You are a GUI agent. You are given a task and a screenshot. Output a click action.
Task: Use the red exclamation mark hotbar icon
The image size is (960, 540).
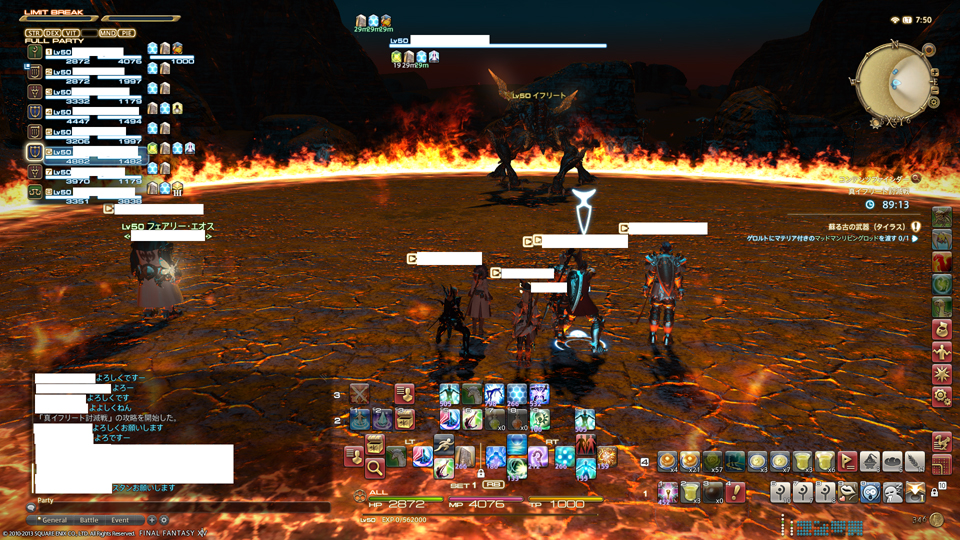click(736, 491)
